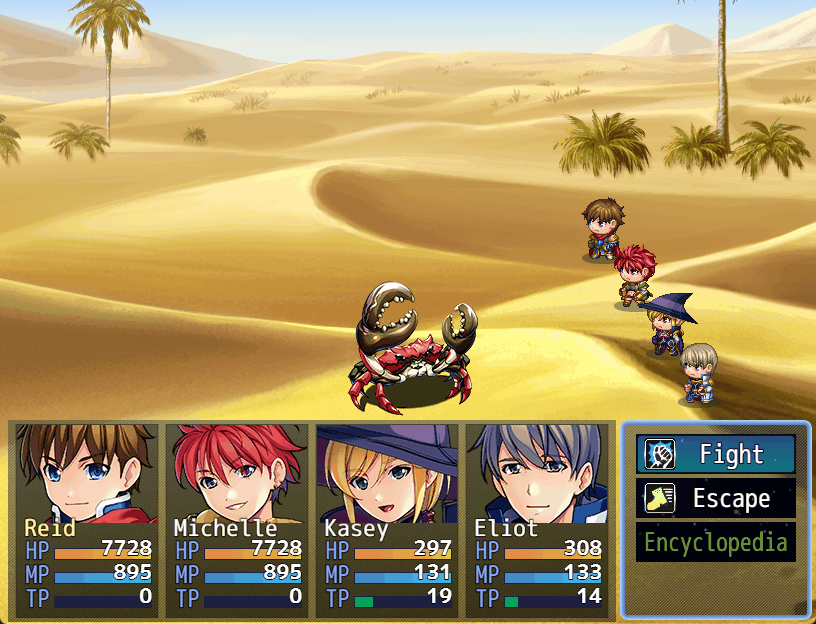Select Eliot's status portrait

(x=537, y=475)
